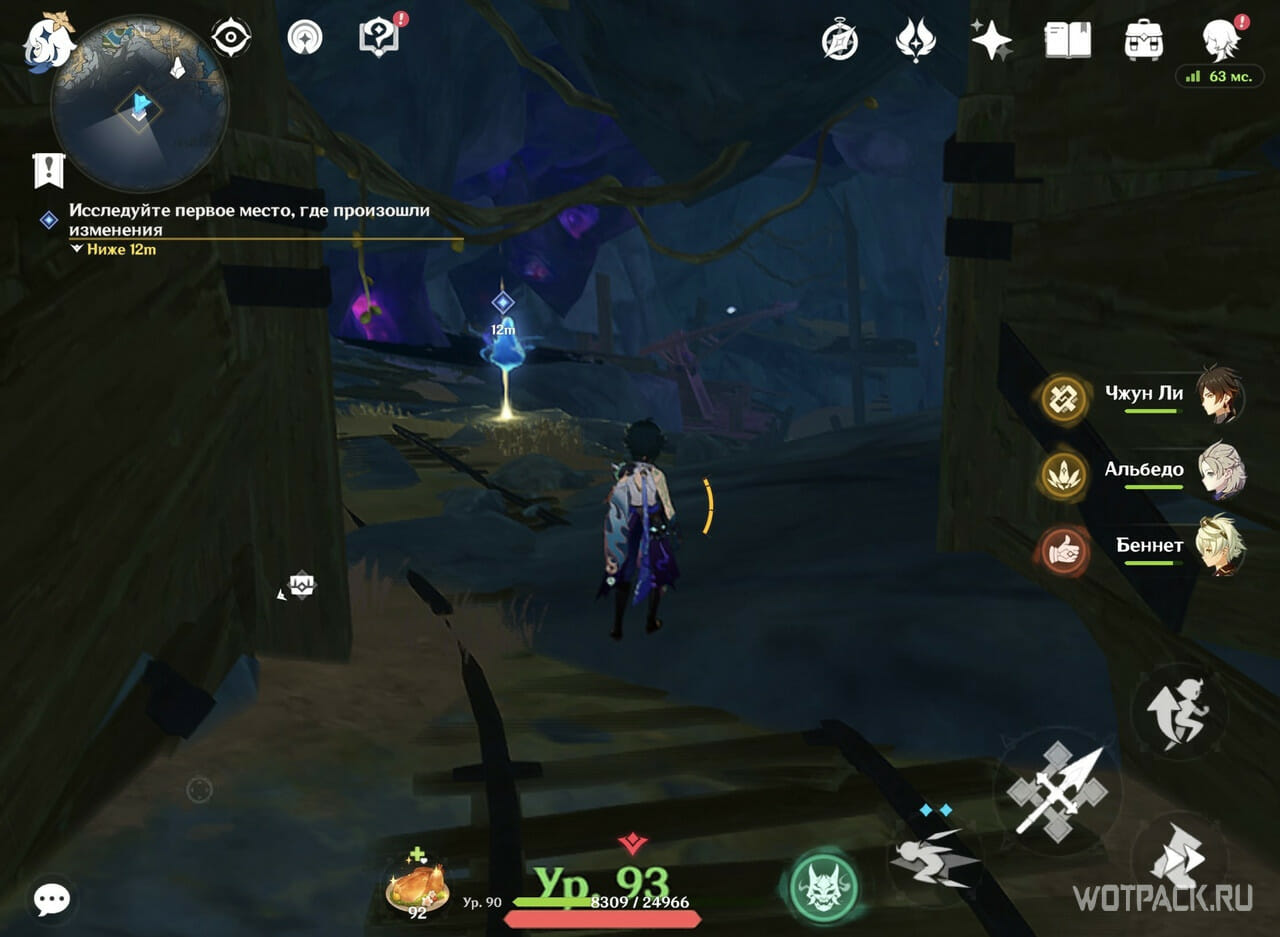Open the Adventurer Handbook book
The height and width of the screenshot is (937, 1280).
pyautogui.click(x=1067, y=40)
